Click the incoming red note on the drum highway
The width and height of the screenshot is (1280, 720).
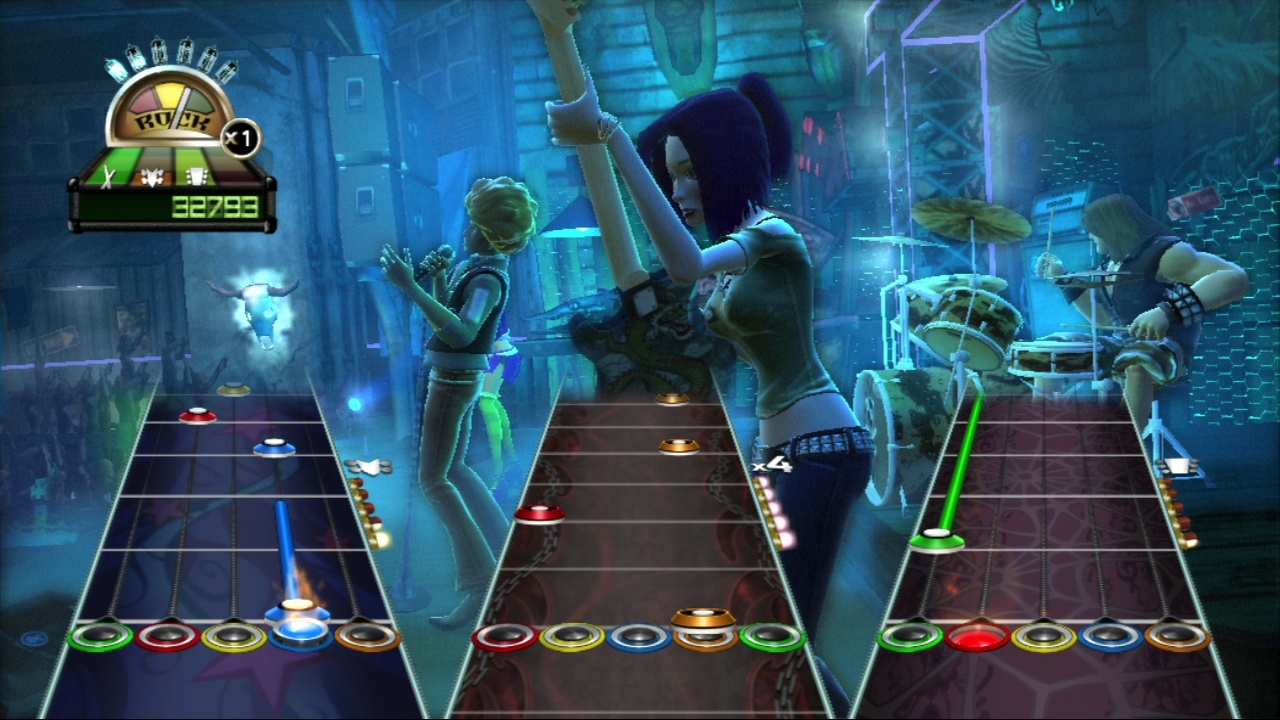pyautogui.click(x=539, y=514)
